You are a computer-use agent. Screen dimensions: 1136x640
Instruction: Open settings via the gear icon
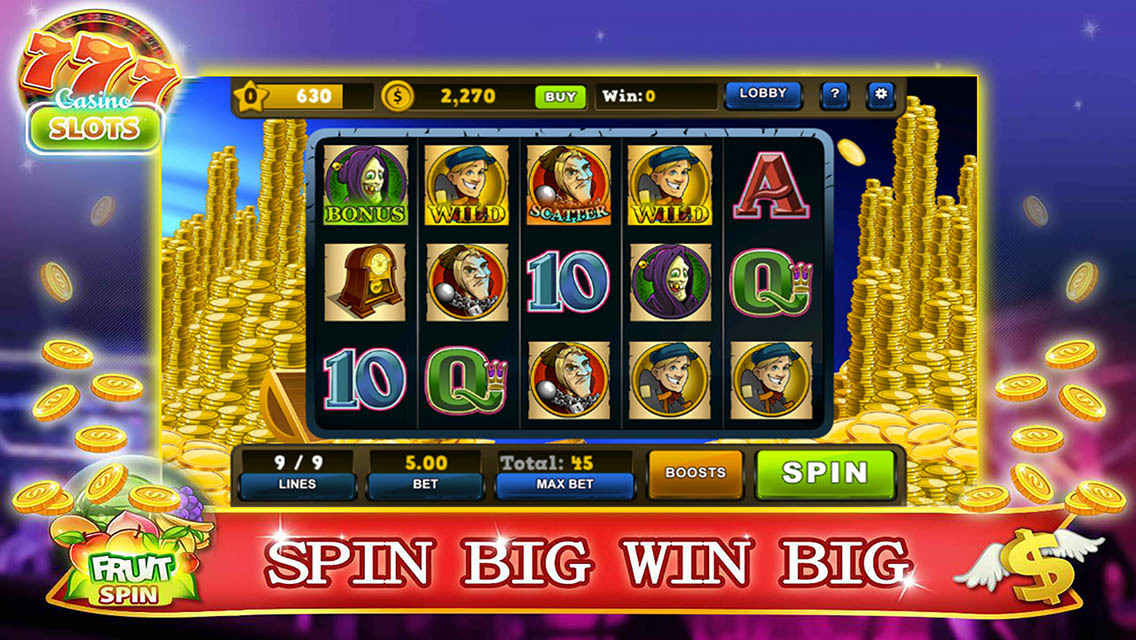click(x=881, y=95)
